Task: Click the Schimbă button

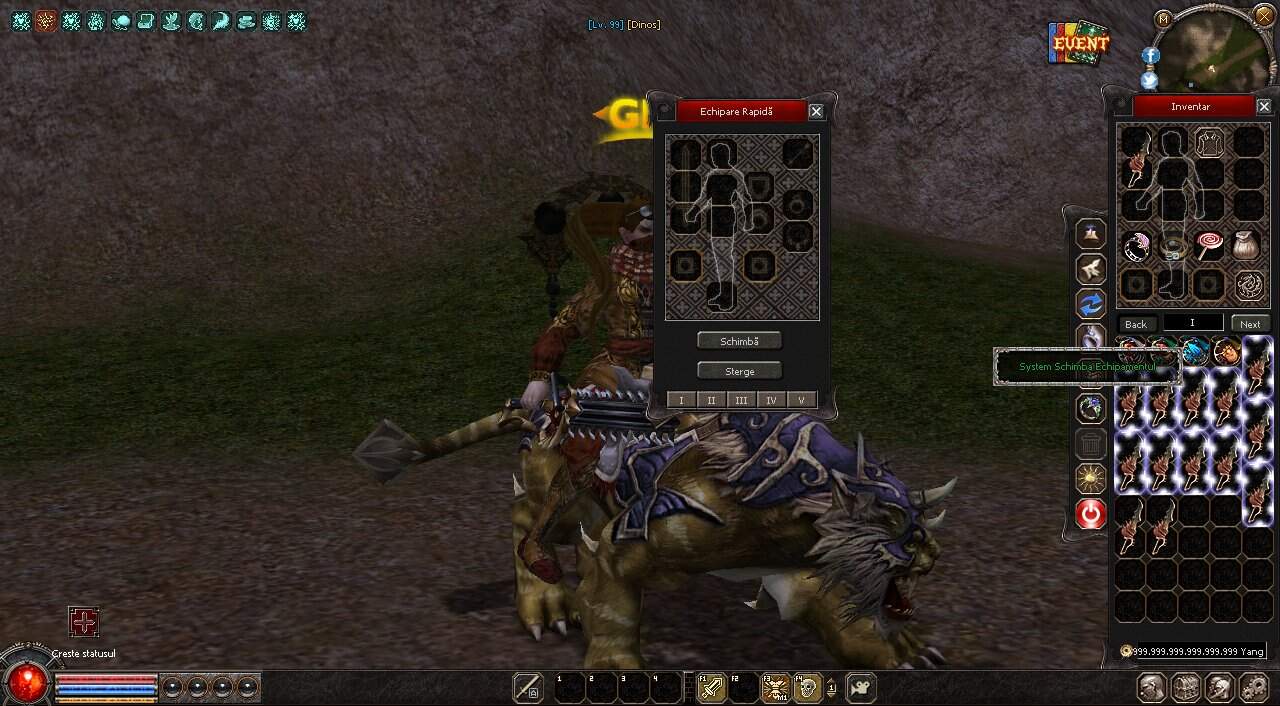Action: click(739, 341)
